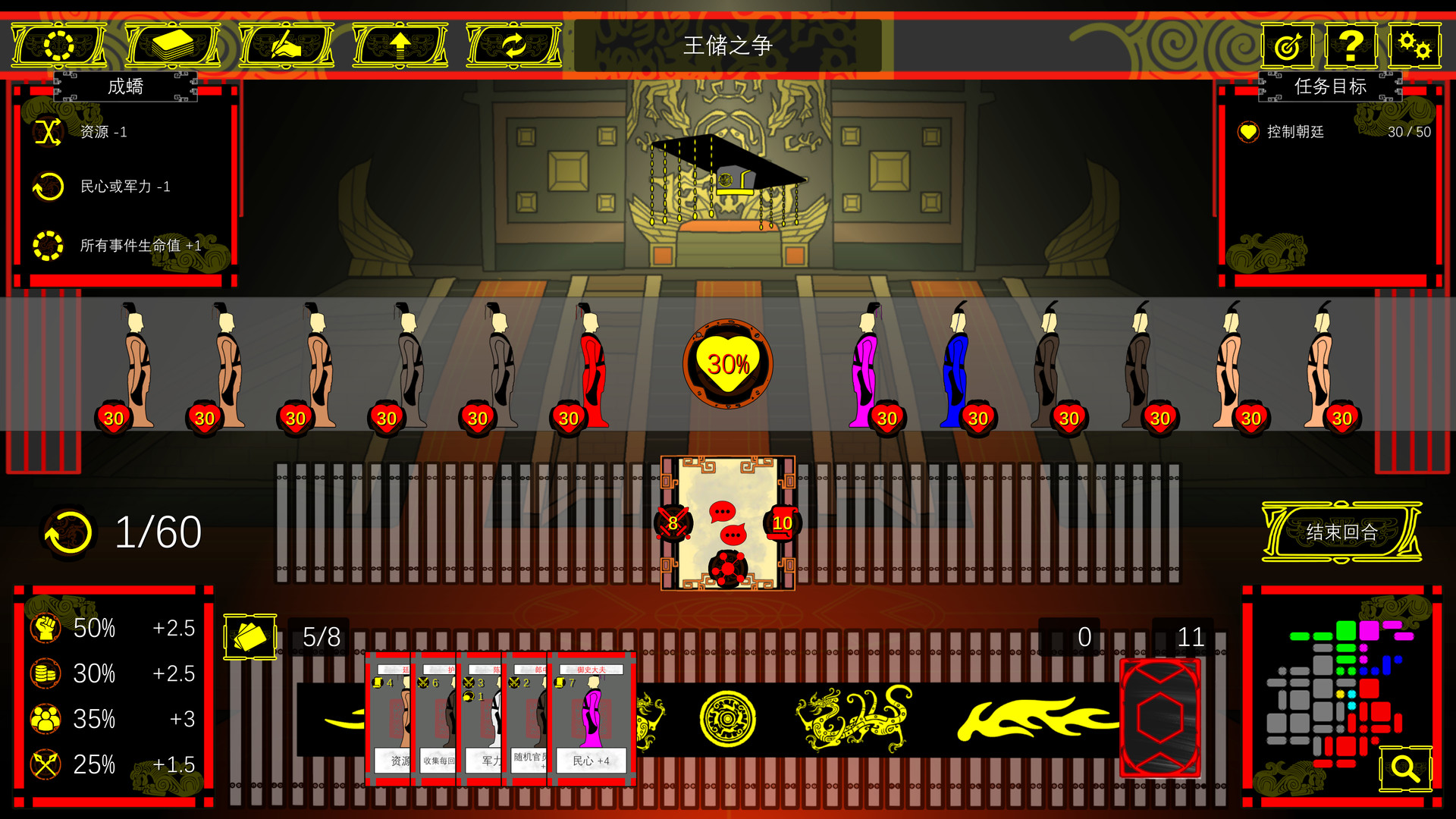This screenshot has height=819, width=1456.
Task: End the turn with 结束回合
Action: (x=1341, y=532)
